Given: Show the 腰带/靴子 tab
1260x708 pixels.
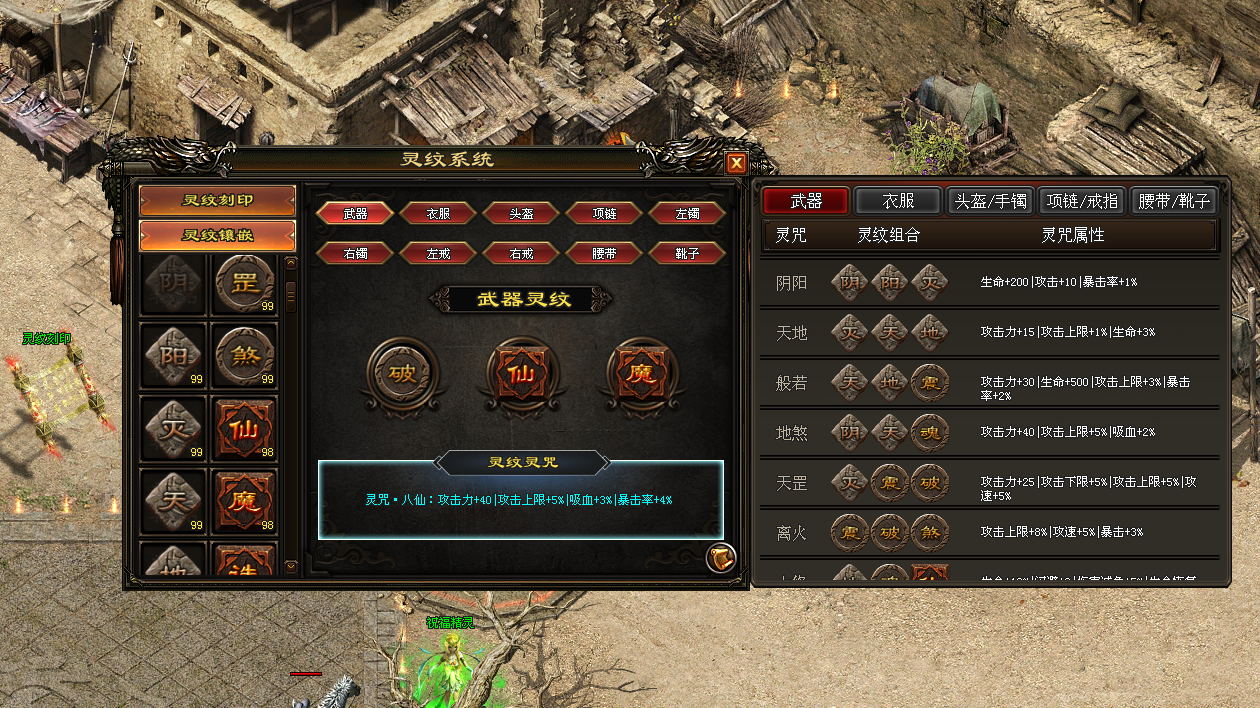Looking at the screenshot, I should pyautogui.click(x=1175, y=201).
